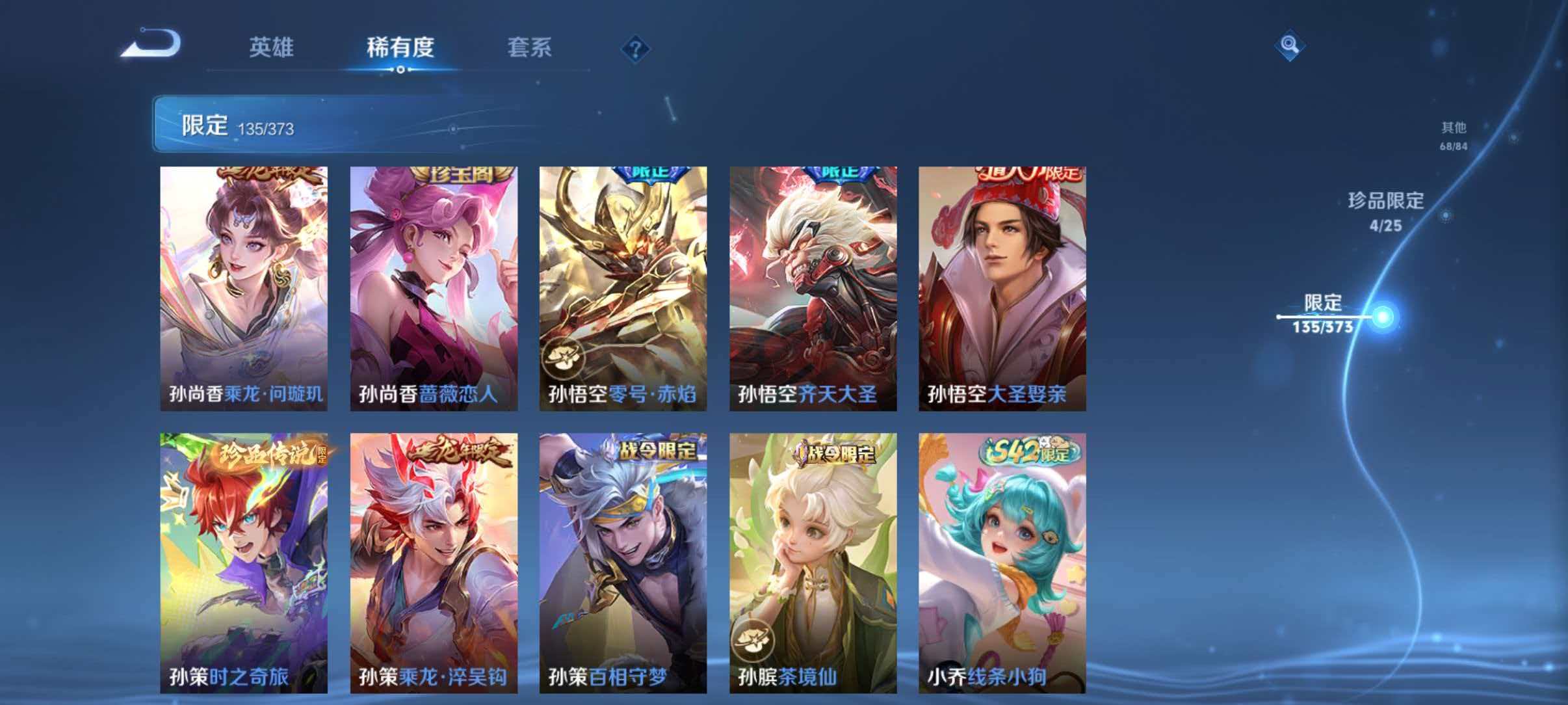Switch to the 英雄 tab

tap(273, 47)
